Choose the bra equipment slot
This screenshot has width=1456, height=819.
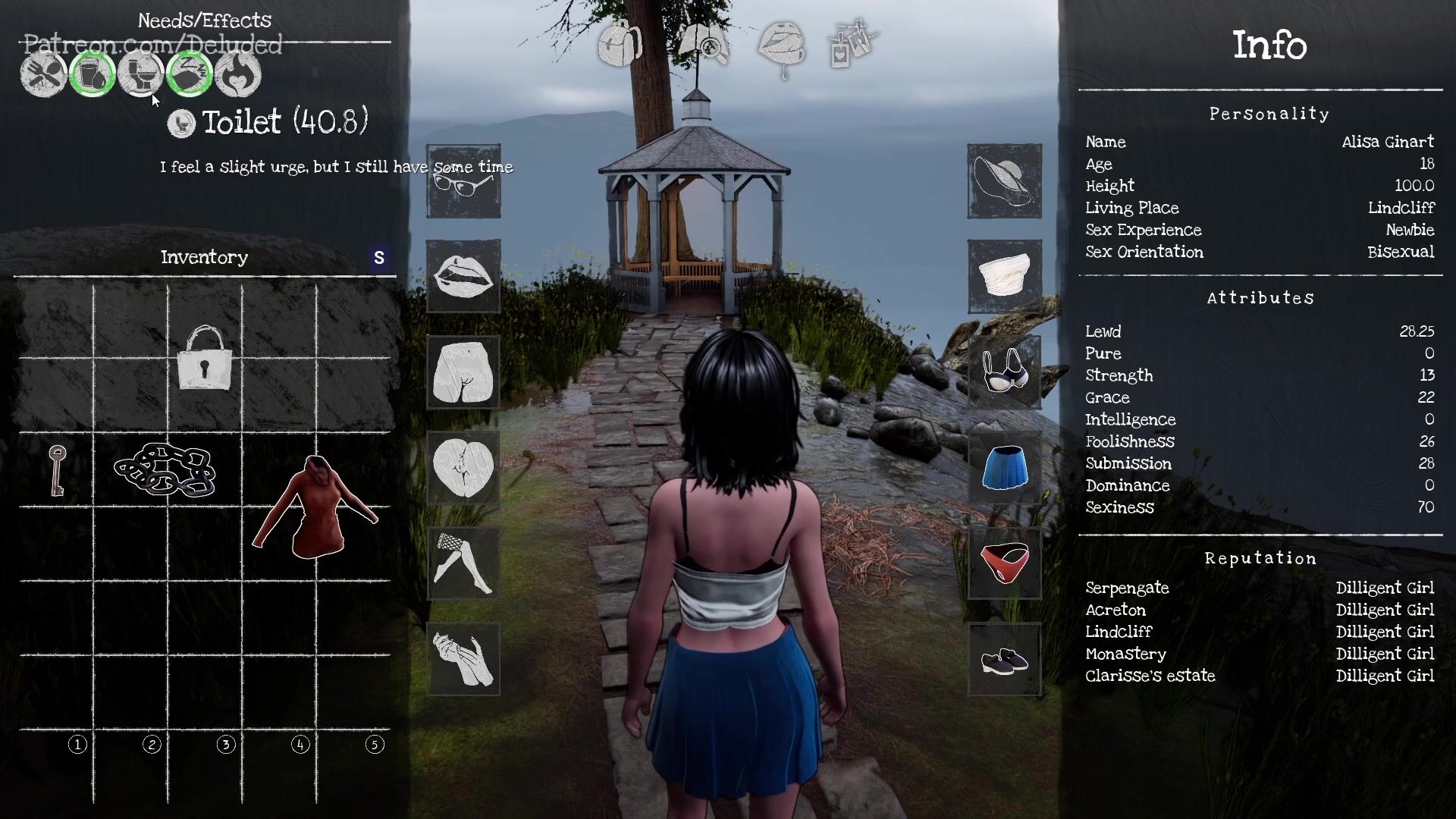(1004, 372)
